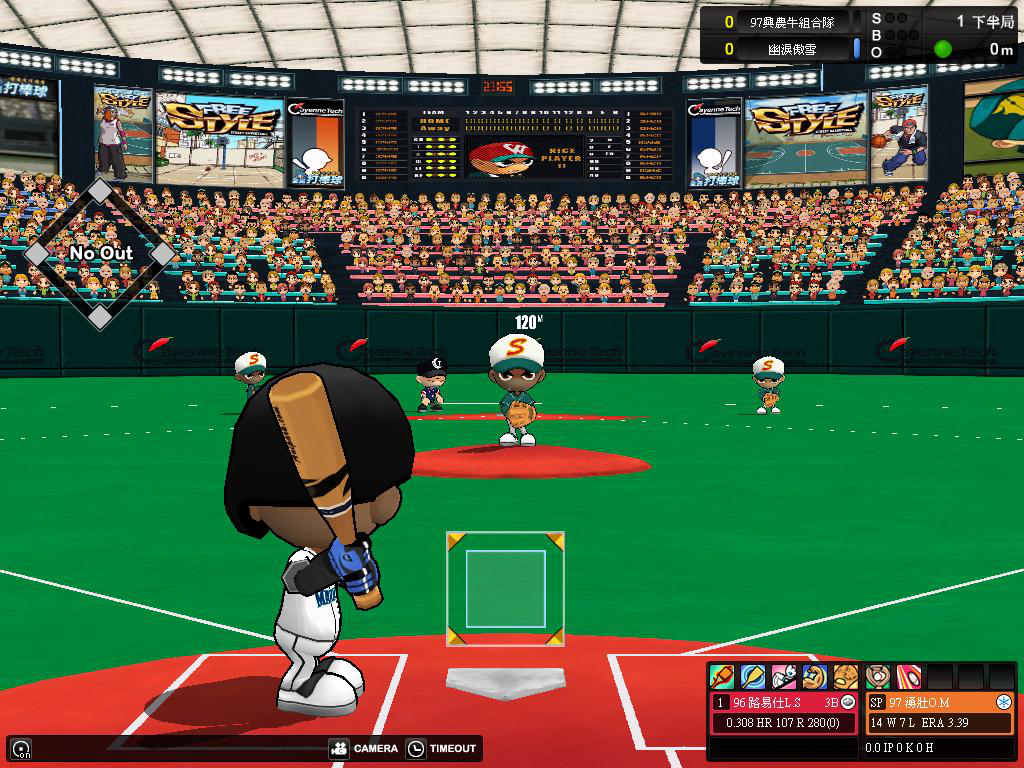Click the grey stone icon beside the batter
Image resolution: width=1024 pixels, height=768 pixels.
pos(848,703)
